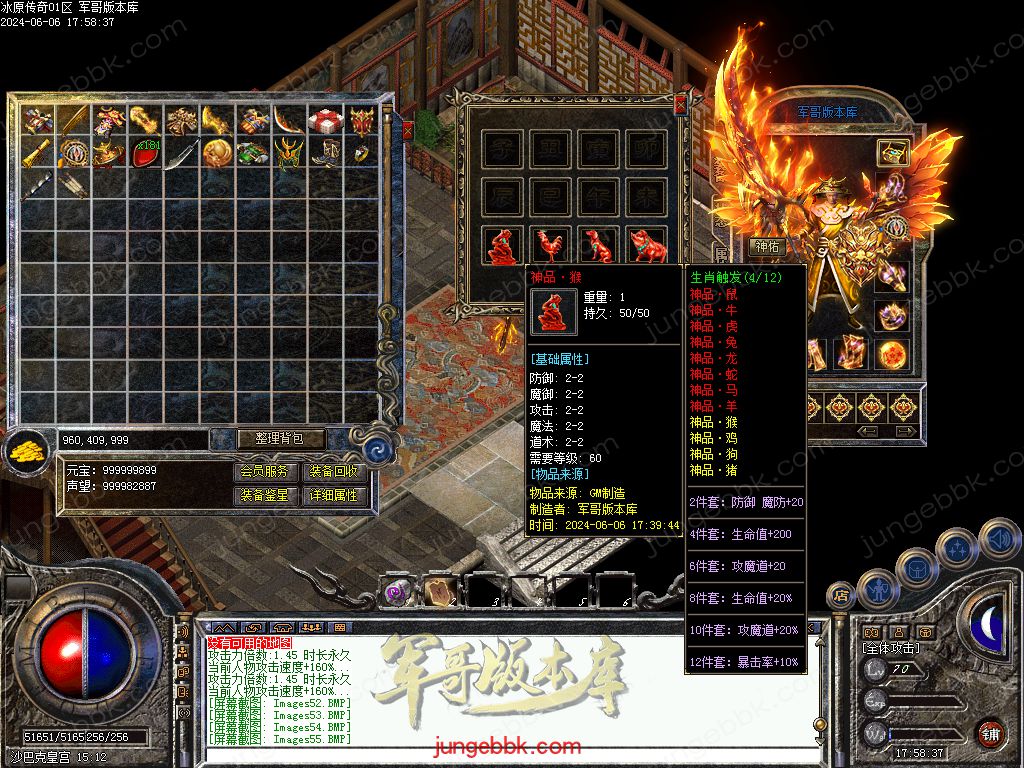Select the red rooster zodiac statue slot
1024x768 pixels.
point(551,246)
